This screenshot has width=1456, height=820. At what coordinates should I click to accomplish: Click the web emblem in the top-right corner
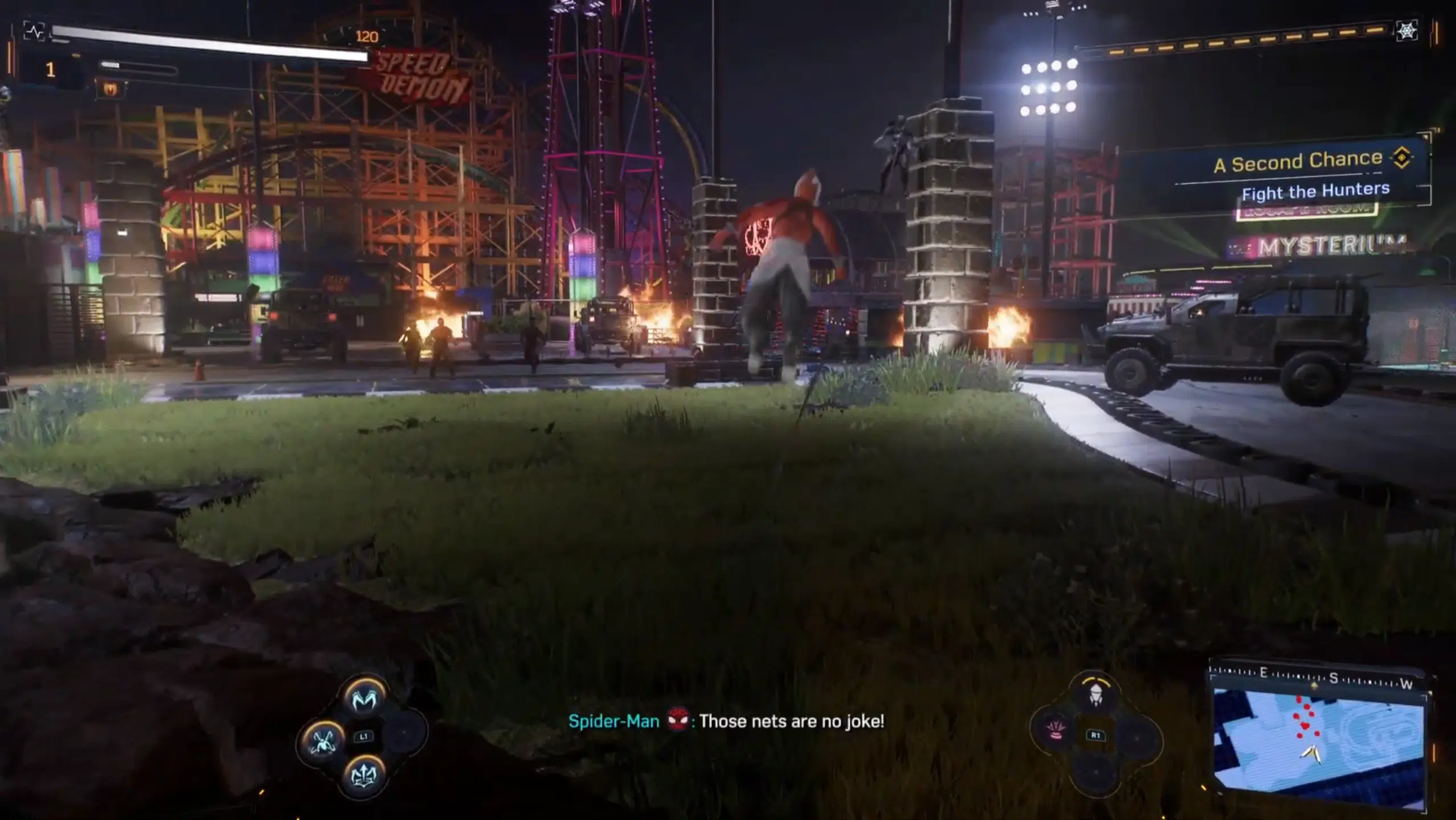coord(1407,32)
